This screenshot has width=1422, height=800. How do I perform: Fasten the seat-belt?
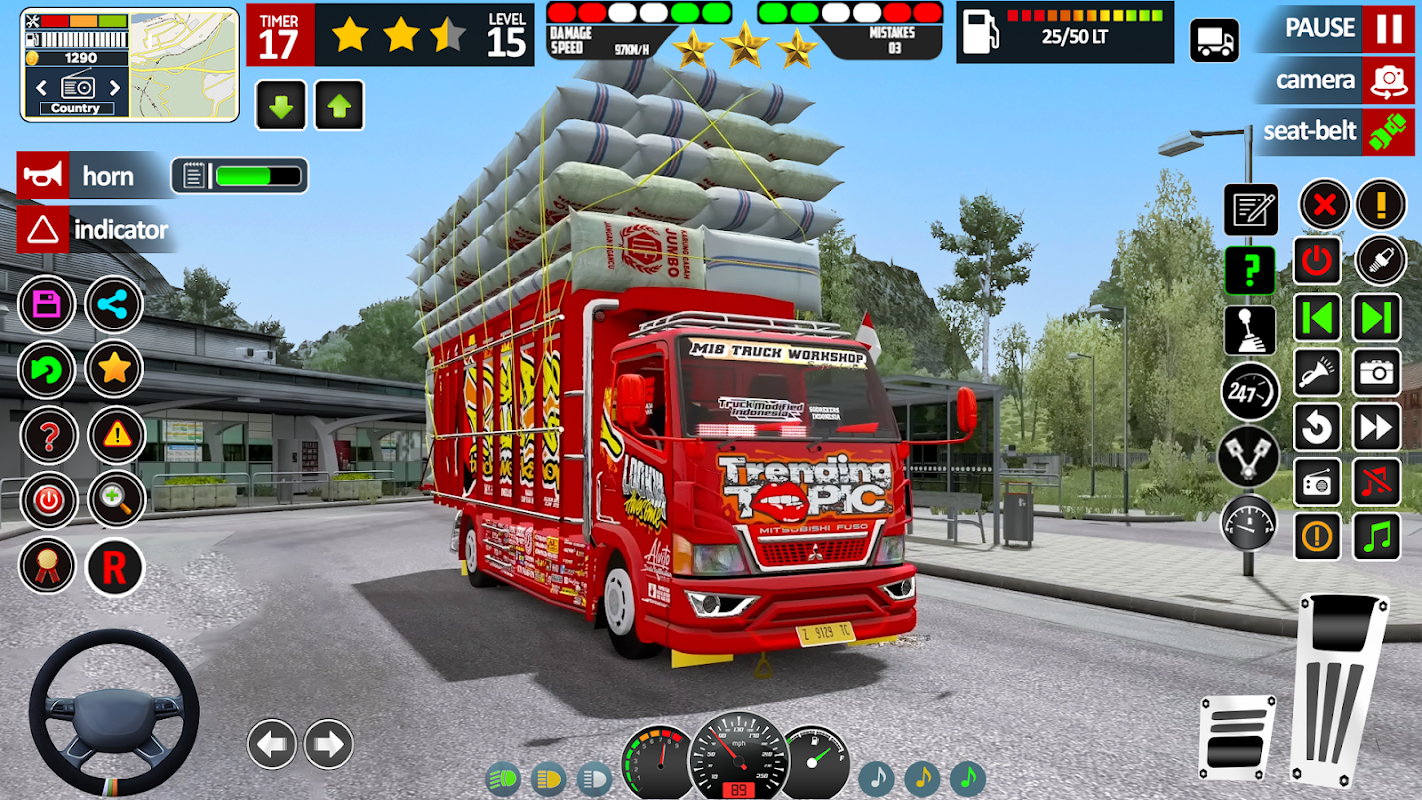pyautogui.click(x=1387, y=132)
